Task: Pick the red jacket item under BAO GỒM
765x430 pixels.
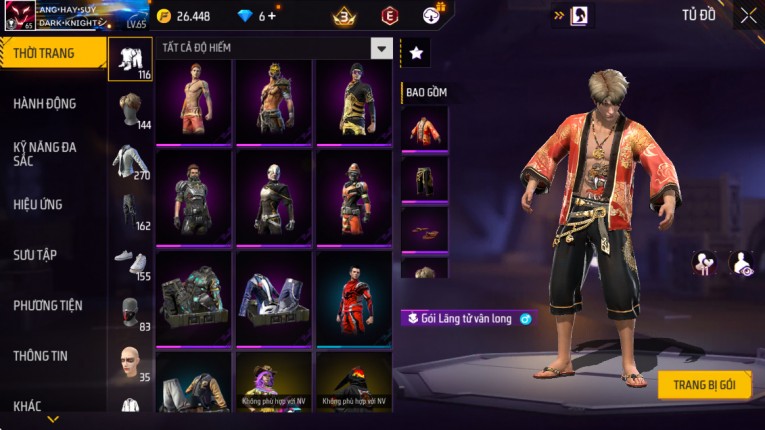Action: click(425, 128)
